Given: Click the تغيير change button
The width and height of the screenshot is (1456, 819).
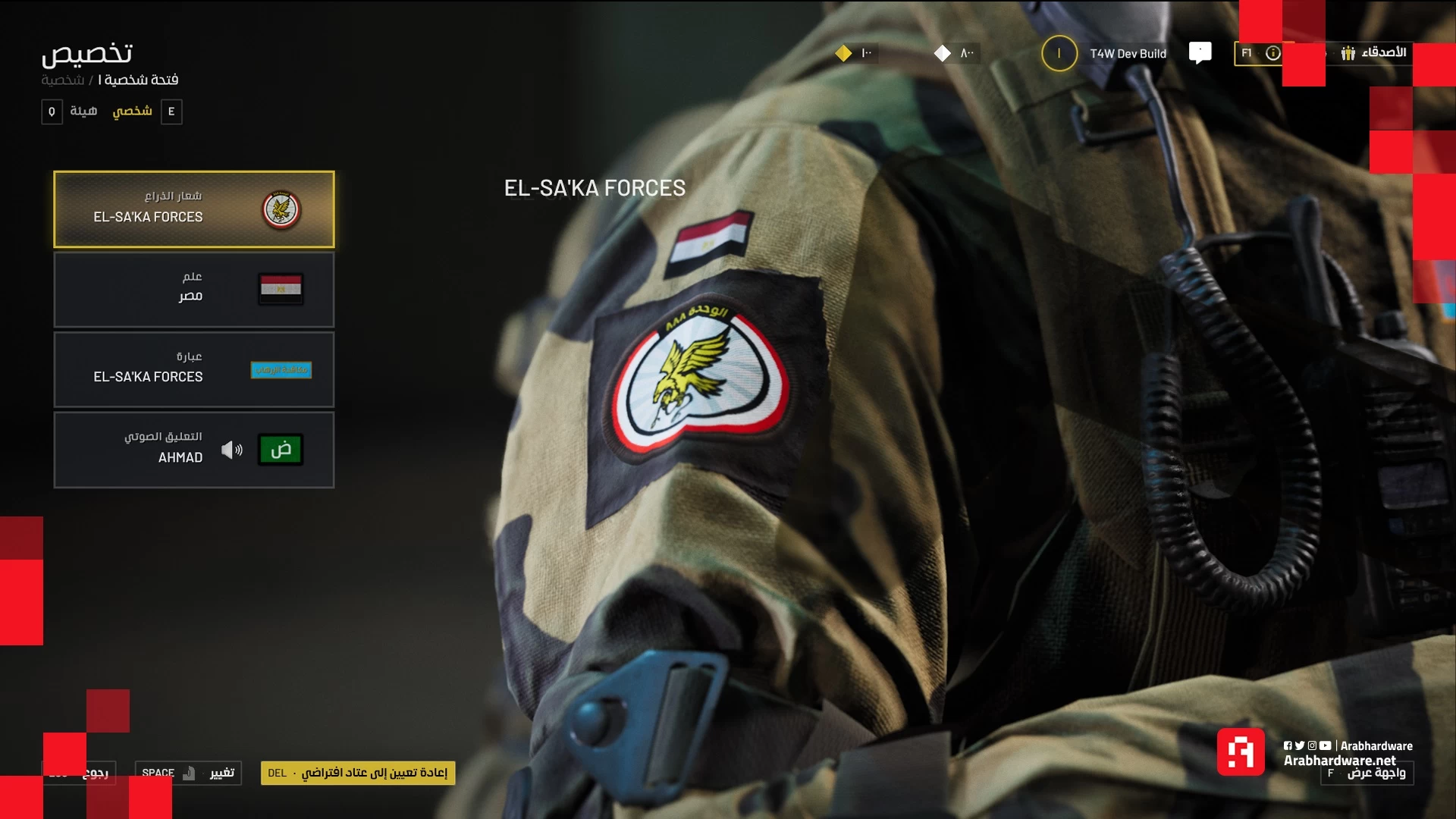Looking at the screenshot, I should 188,773.
